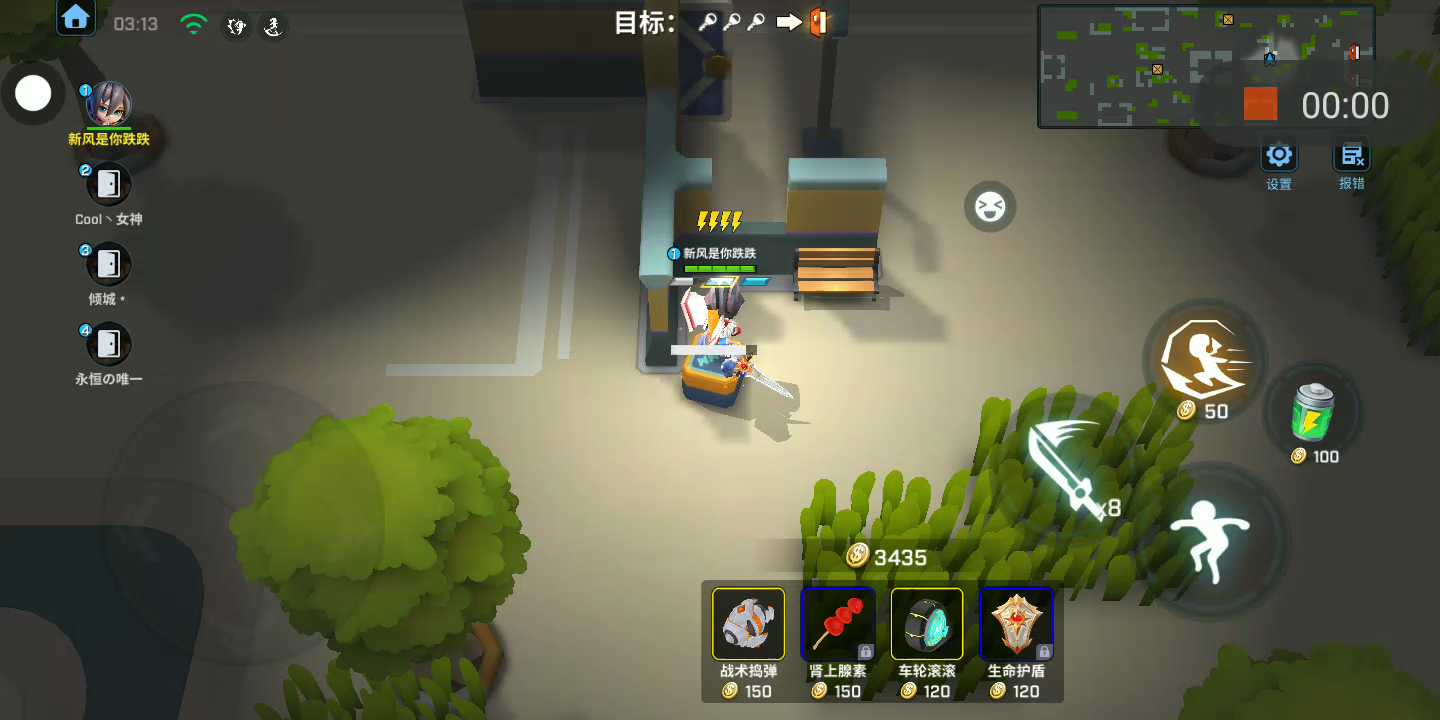
Task: Select teammate Cool丶女神 in the player list
Action: click(x=109, y=184)
